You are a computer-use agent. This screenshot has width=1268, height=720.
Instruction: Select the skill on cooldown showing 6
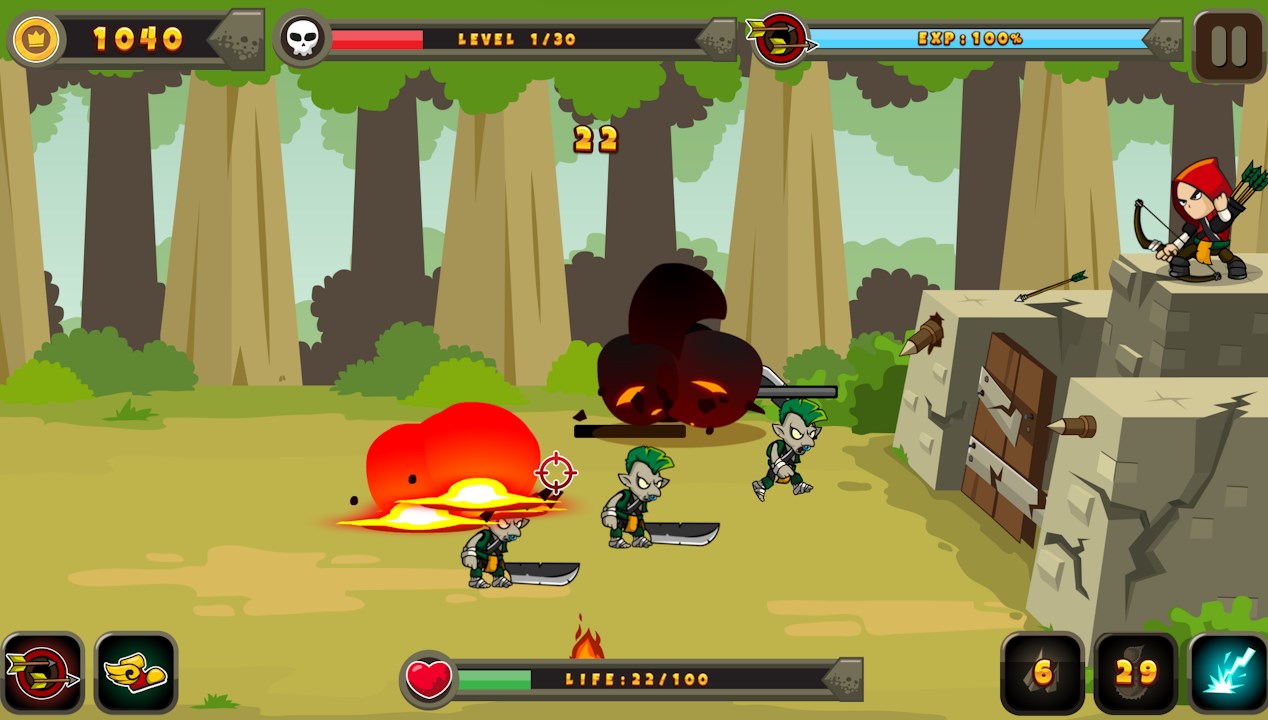coord(1043,673)
